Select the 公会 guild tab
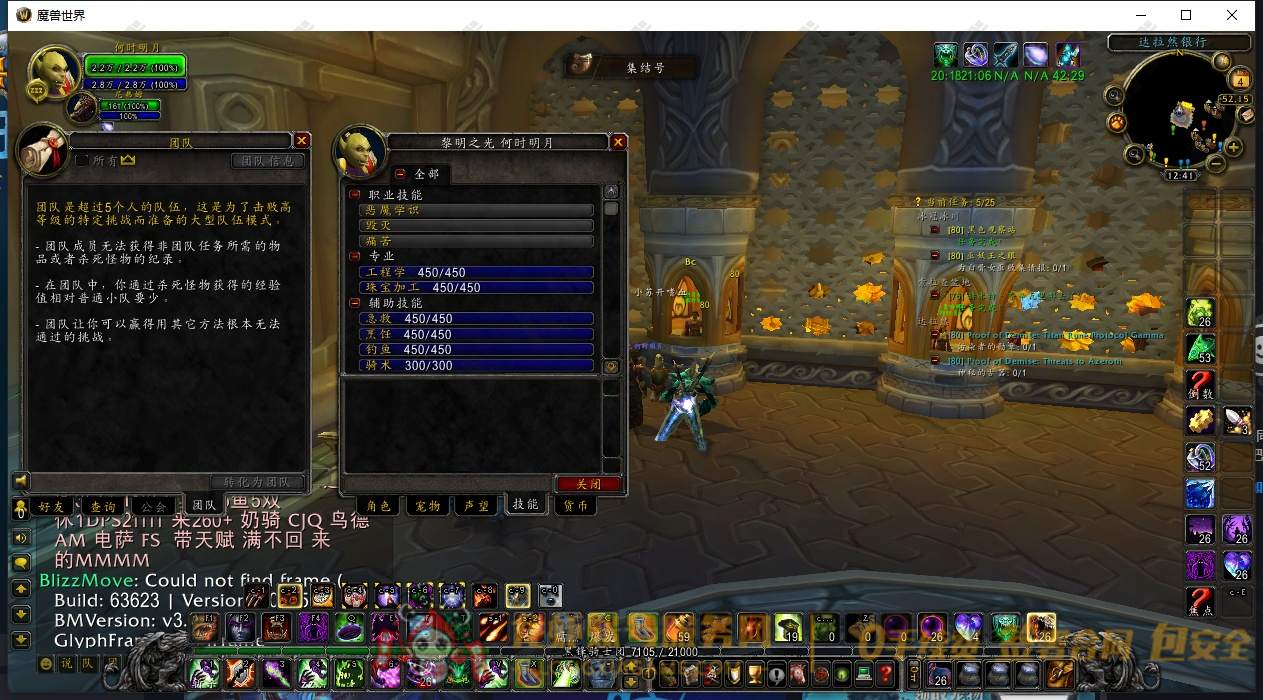The image size is (1263, 700). click(154, 507)
